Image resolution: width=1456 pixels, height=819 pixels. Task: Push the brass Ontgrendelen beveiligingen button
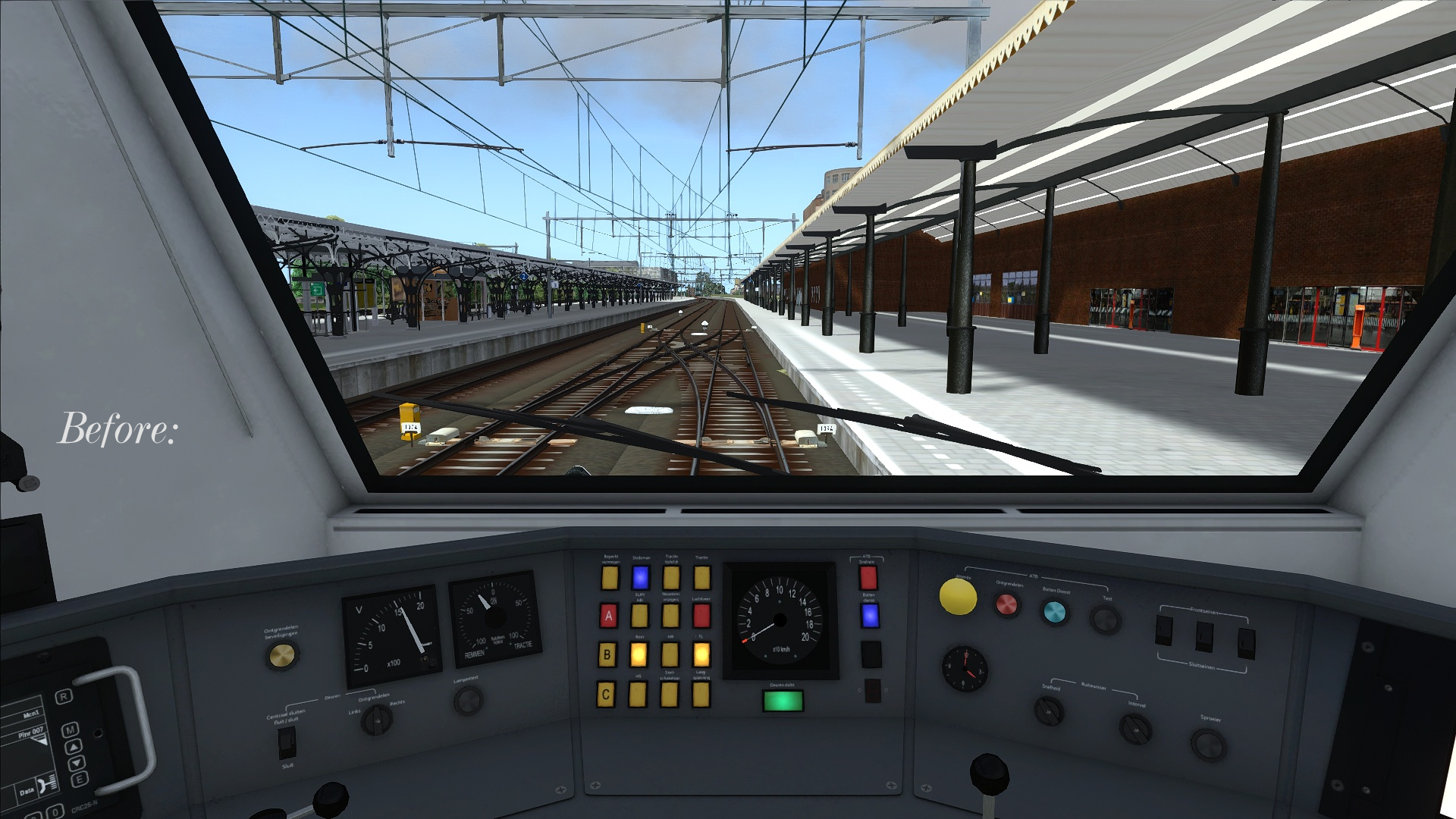tap(281, 656)
